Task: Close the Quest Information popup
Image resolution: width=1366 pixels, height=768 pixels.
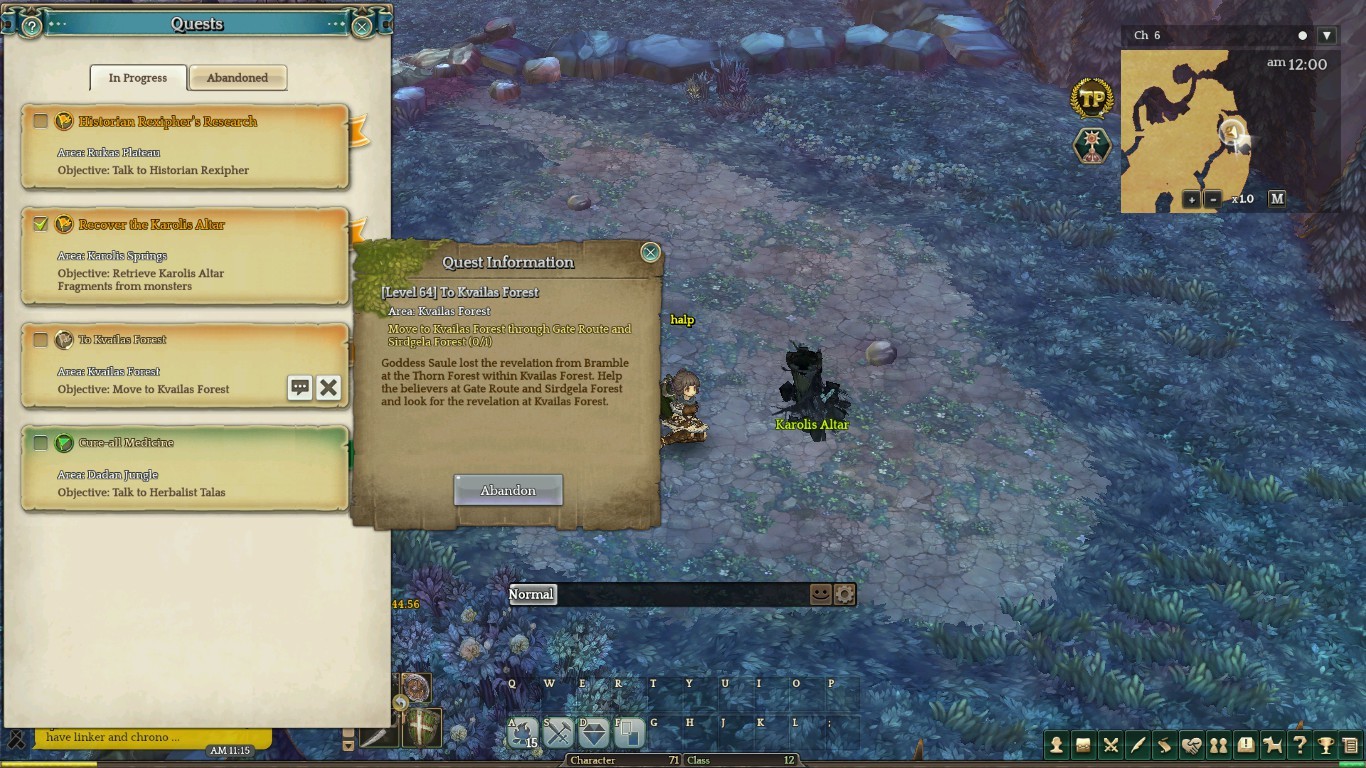Action: click(650, 253)
